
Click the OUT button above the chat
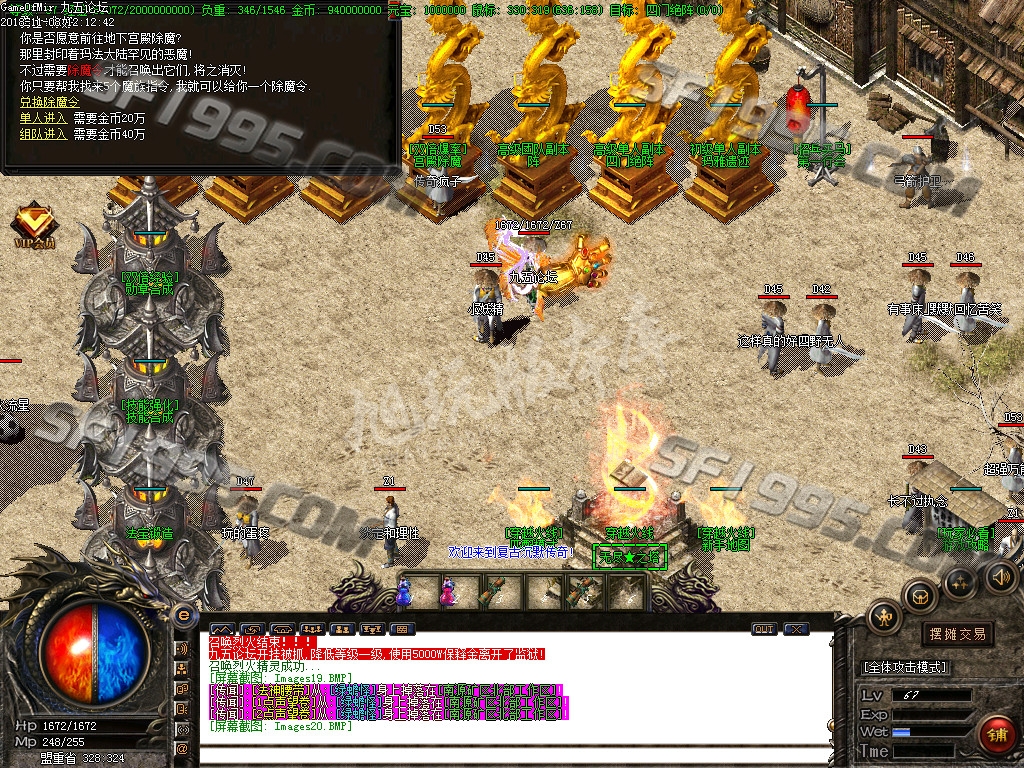(x=764, y=629)
